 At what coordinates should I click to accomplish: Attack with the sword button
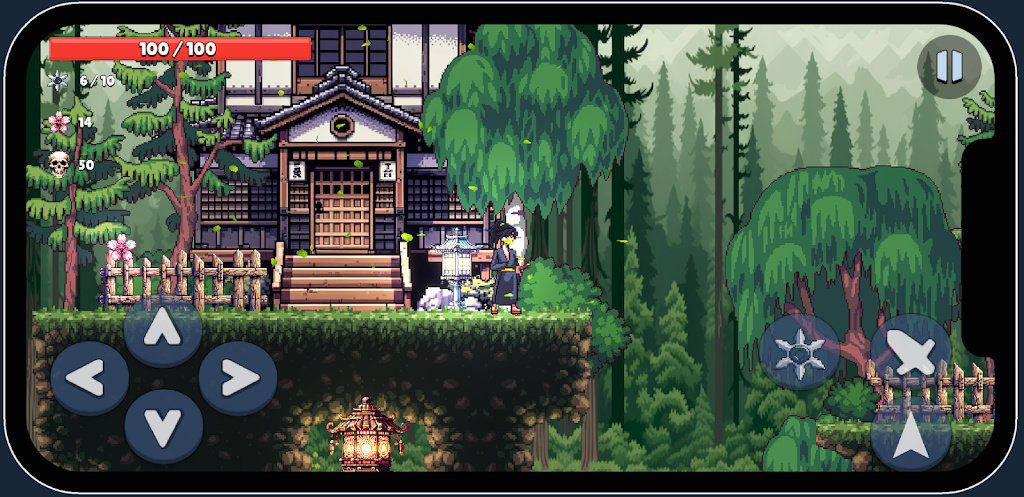pos(910,352)
